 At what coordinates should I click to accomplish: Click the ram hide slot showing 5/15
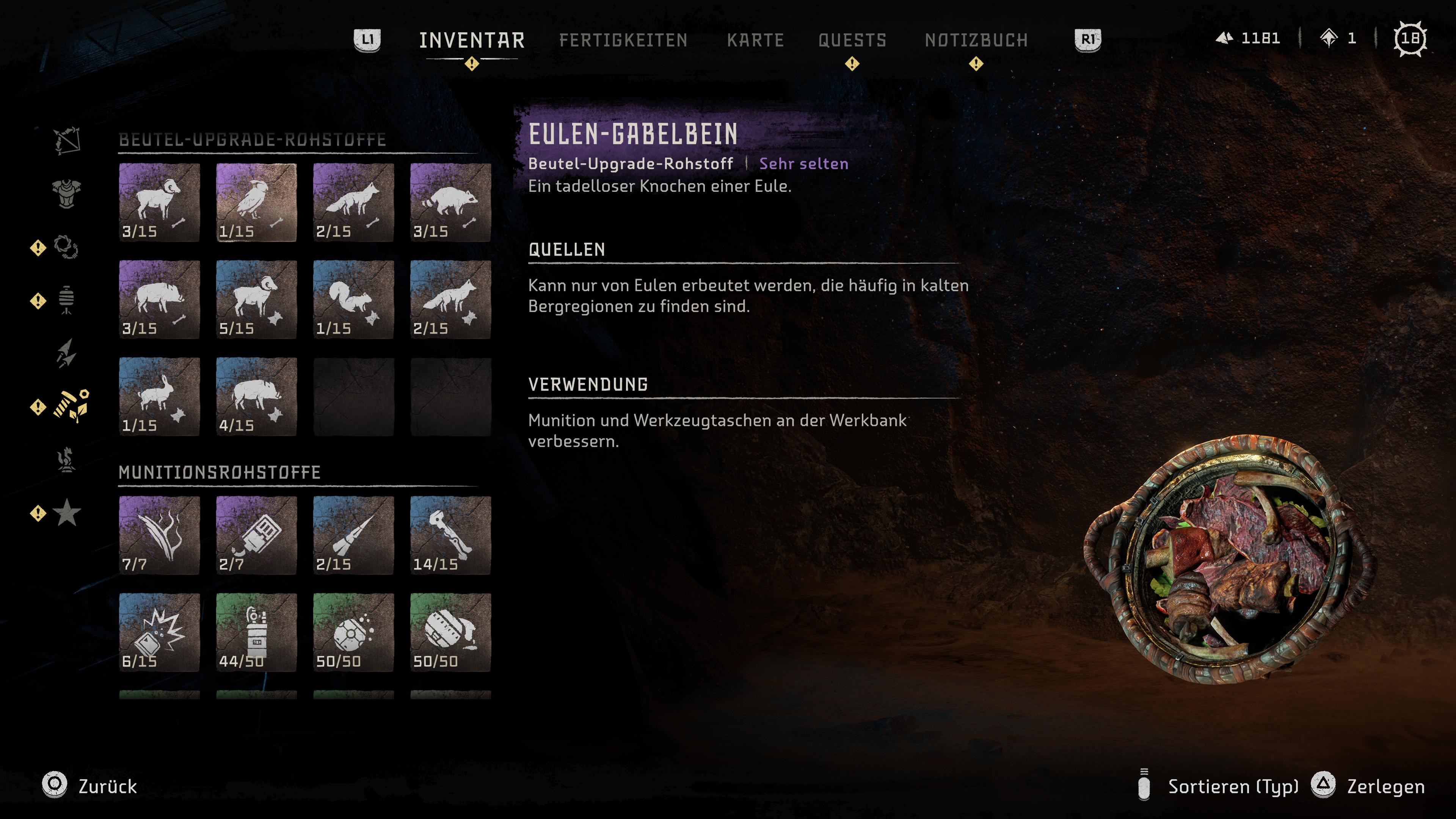[256, 300]
